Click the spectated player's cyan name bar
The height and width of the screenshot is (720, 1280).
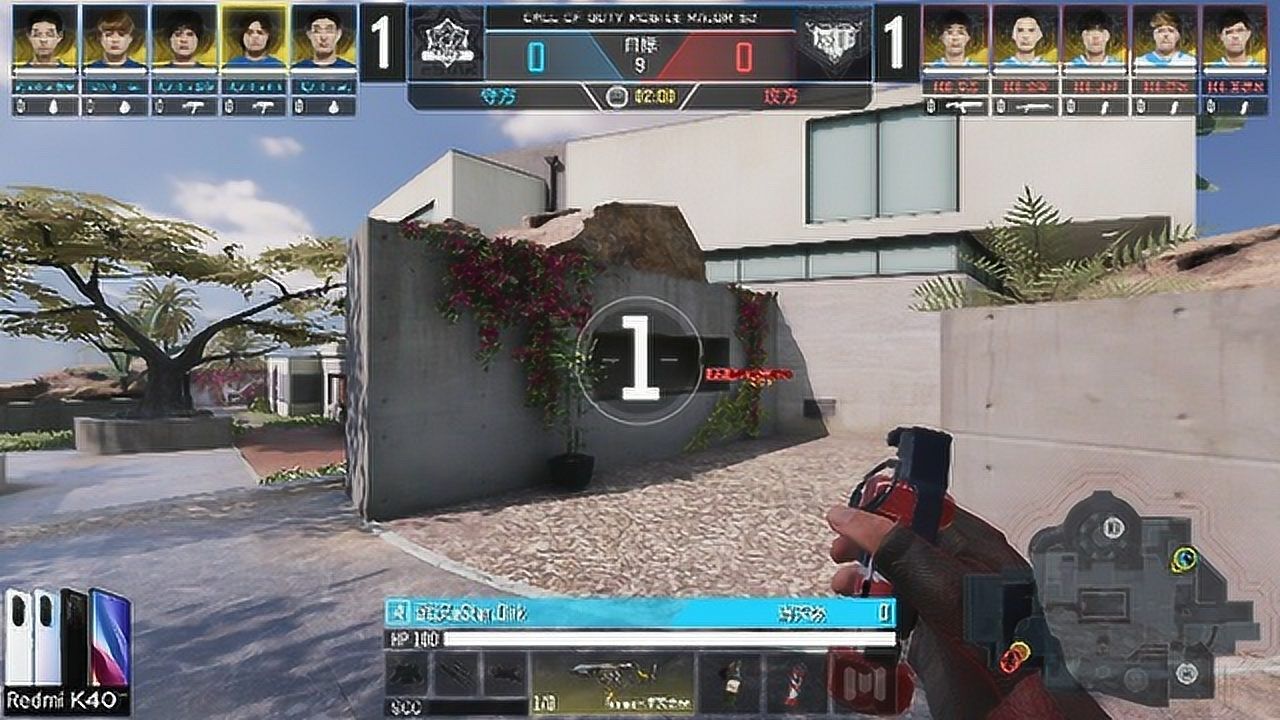click(x=640, y=612)
